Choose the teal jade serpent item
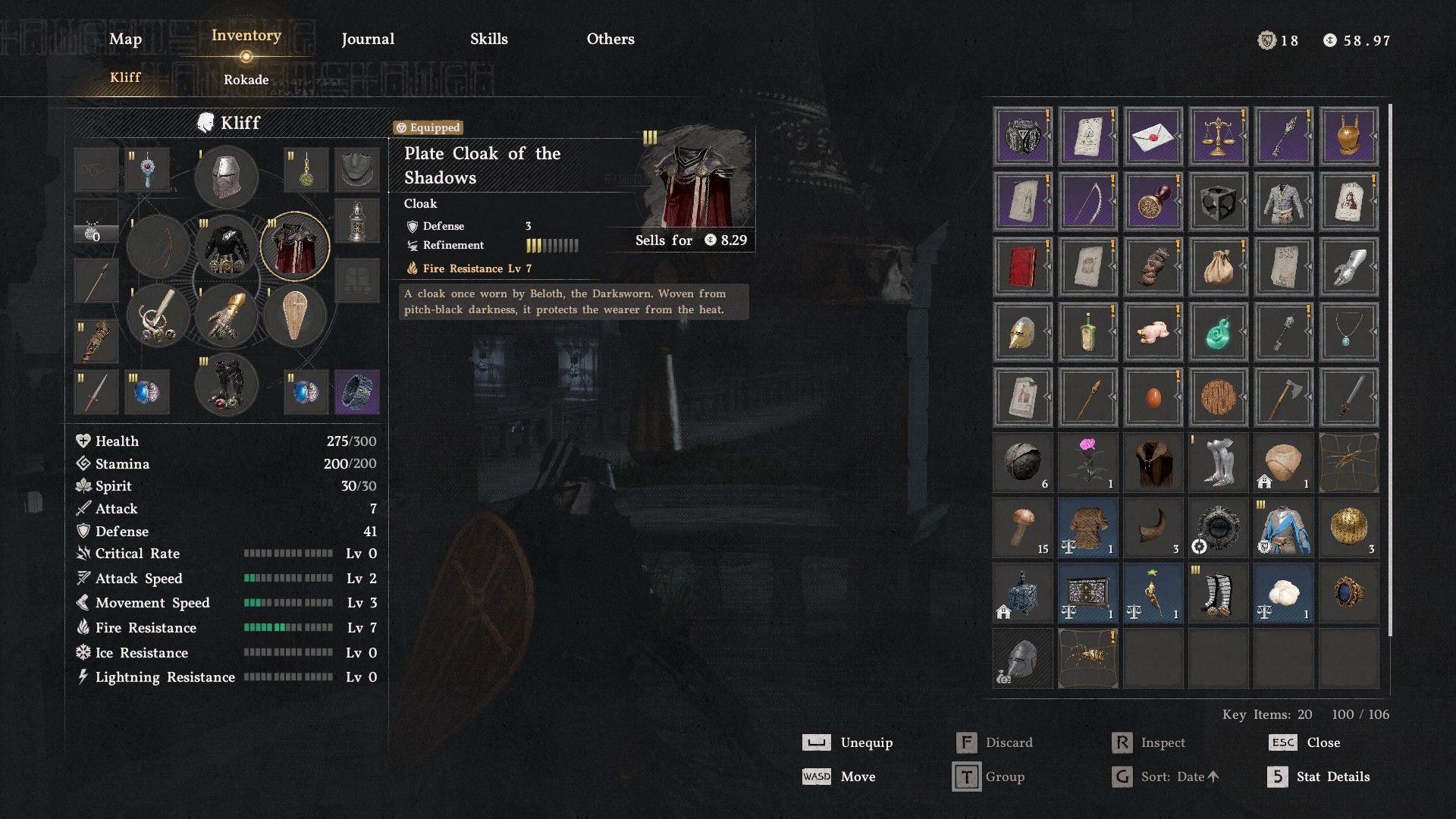Screen dimensions: 1456x819 click(1218, 332)
